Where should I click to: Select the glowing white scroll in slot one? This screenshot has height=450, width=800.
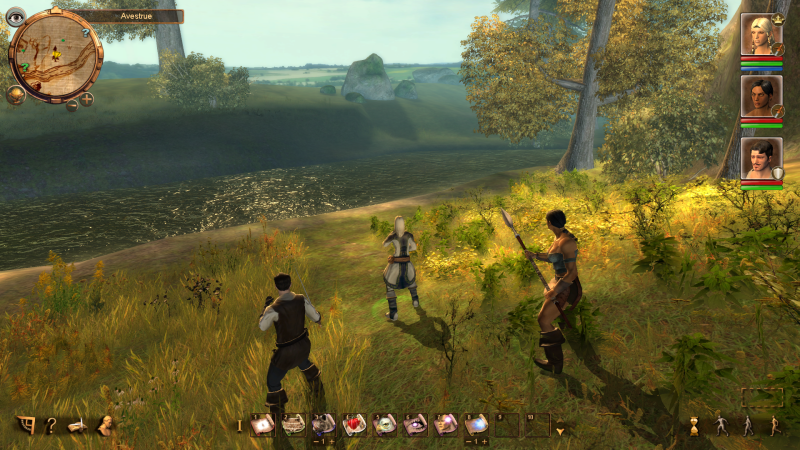[262, 425]
